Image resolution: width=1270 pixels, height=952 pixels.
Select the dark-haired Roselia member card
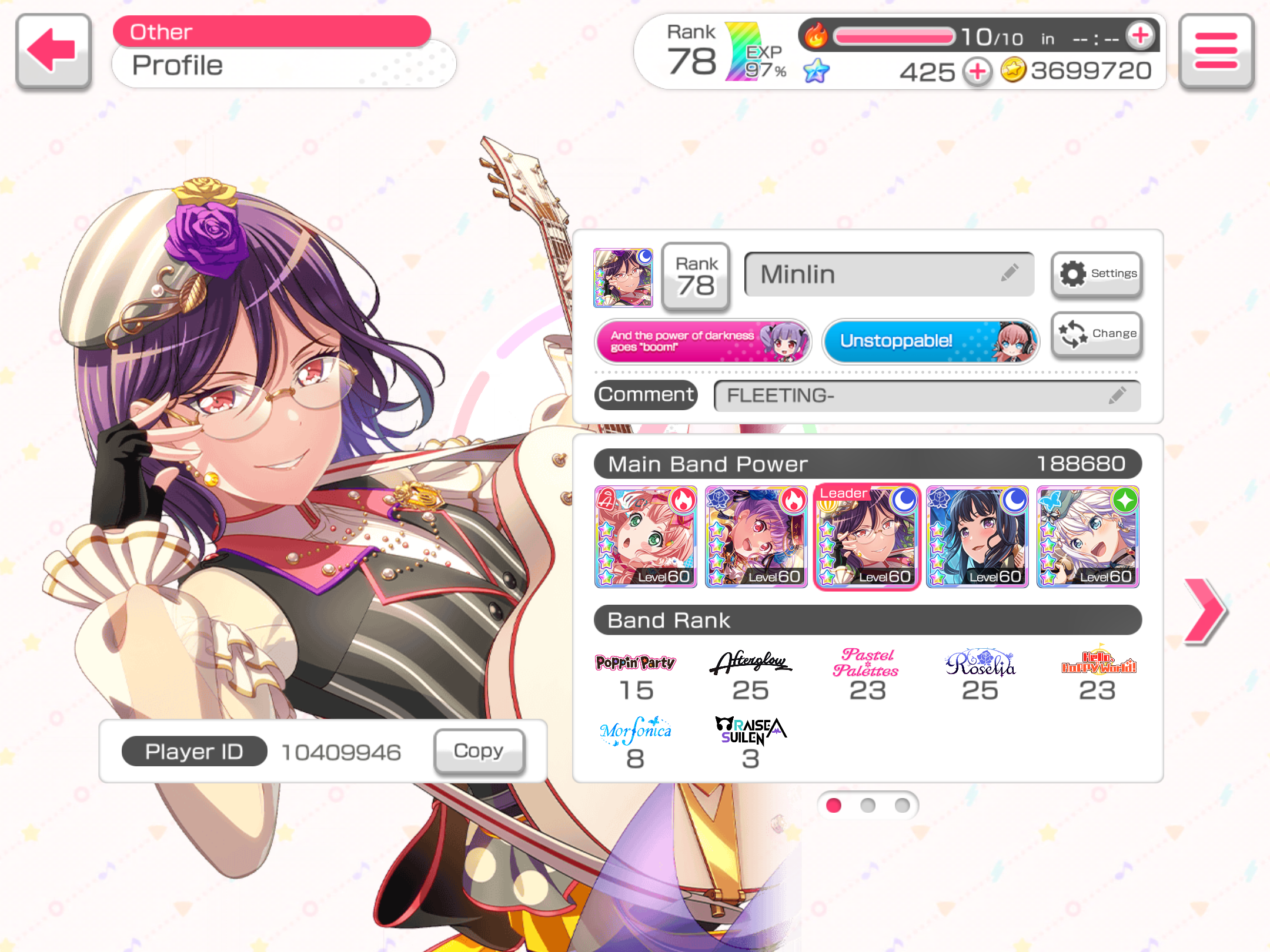click(x=977, y=537)
